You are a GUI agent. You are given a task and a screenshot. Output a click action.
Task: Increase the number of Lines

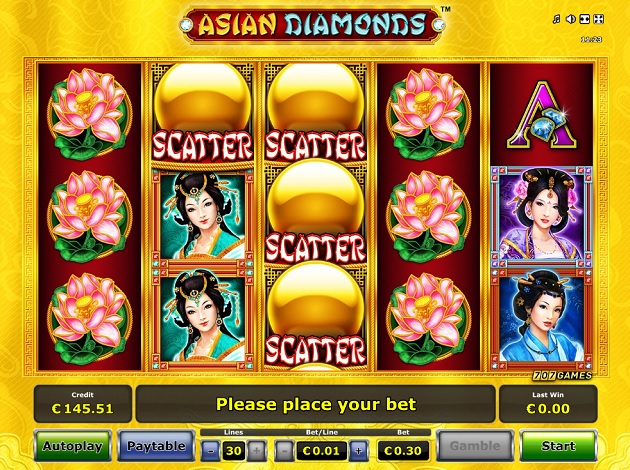(x=257, y=450)
